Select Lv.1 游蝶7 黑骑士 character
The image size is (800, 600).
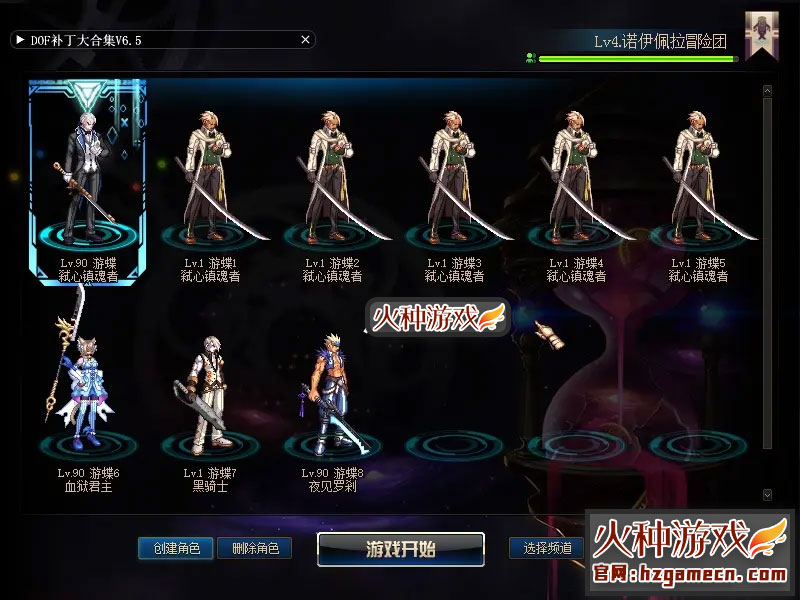(210, 400)
